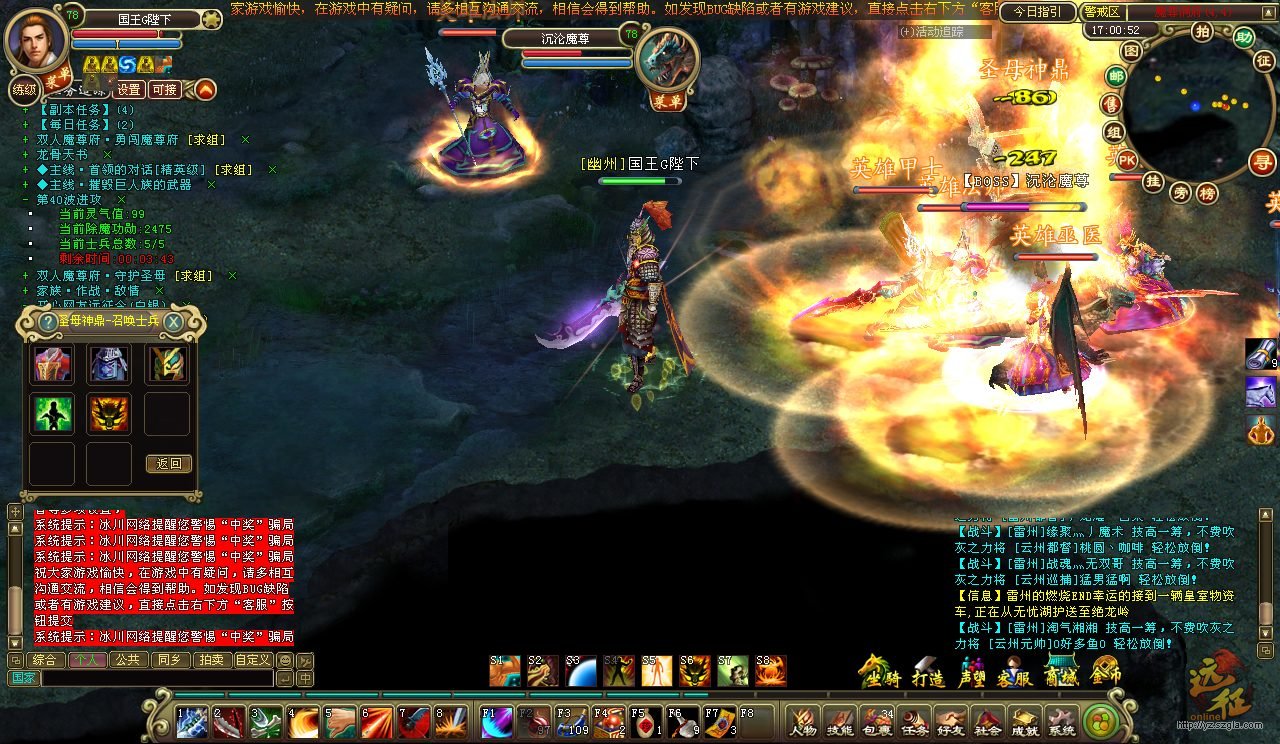The height and width of the screenshot is (744, 1280).
Task: Open the 系统 system menu
Action: click(x=1062, y=722)
